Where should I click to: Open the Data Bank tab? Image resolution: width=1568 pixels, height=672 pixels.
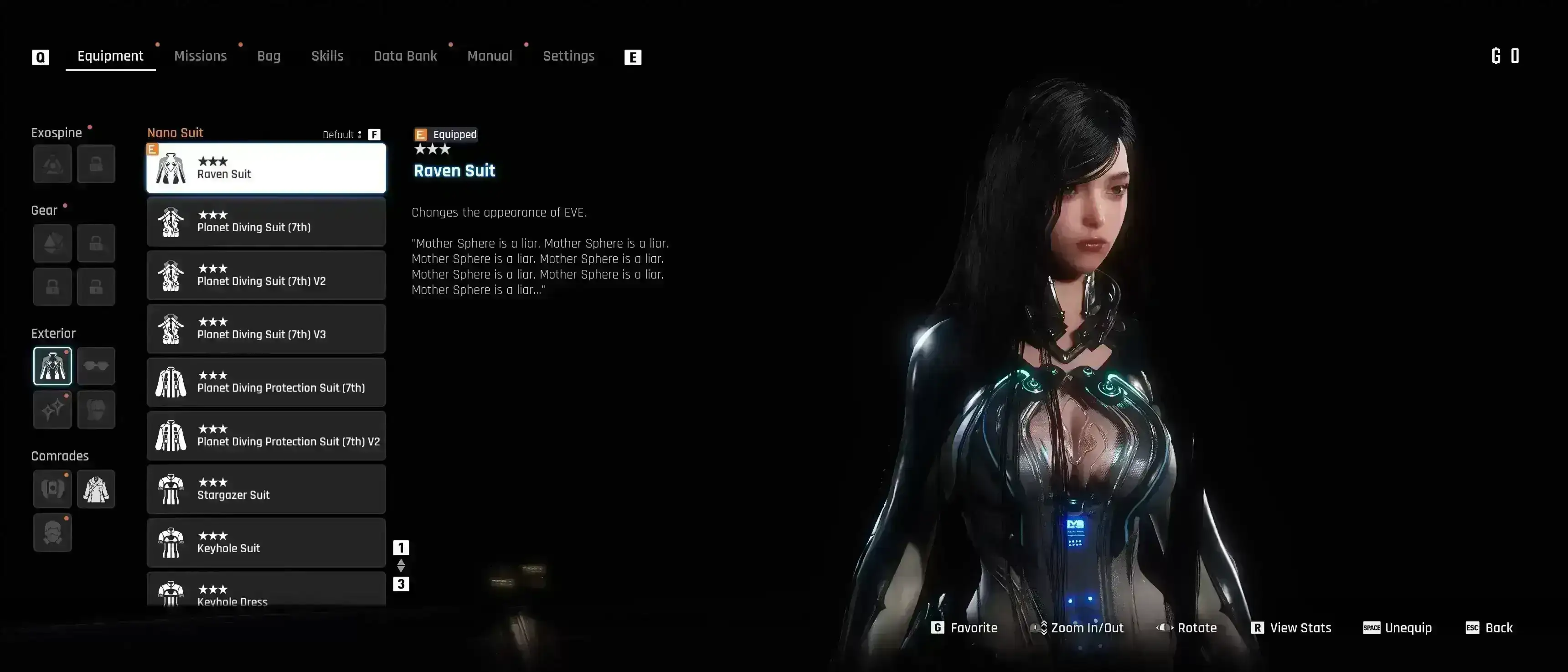pos(405,55)
